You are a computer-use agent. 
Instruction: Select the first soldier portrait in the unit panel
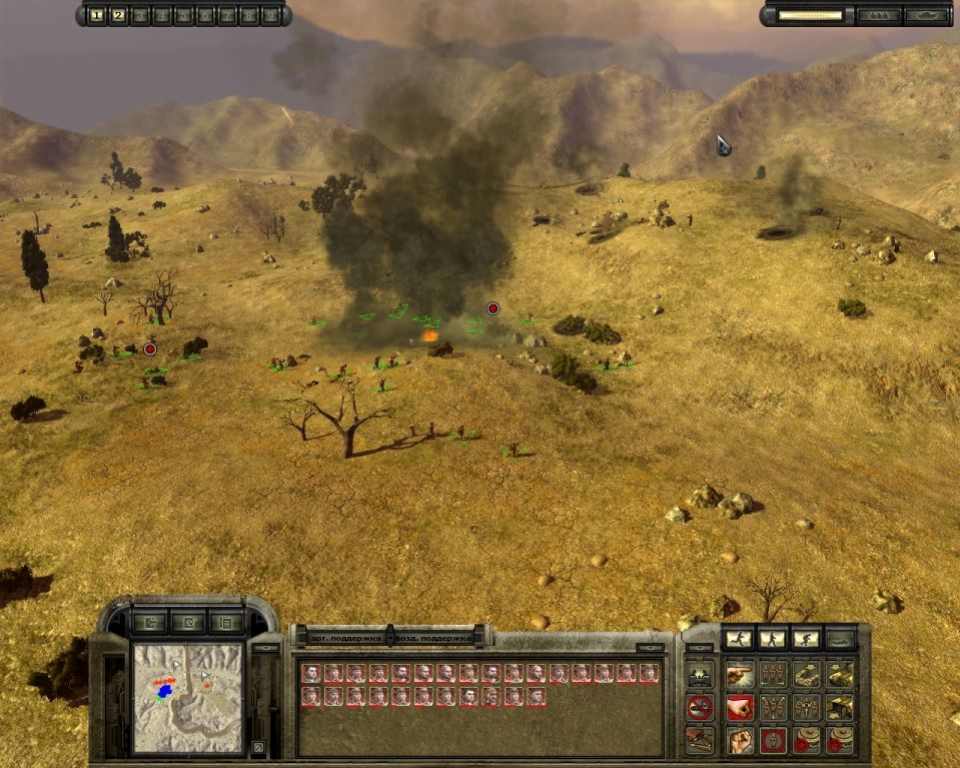[311, 673]
